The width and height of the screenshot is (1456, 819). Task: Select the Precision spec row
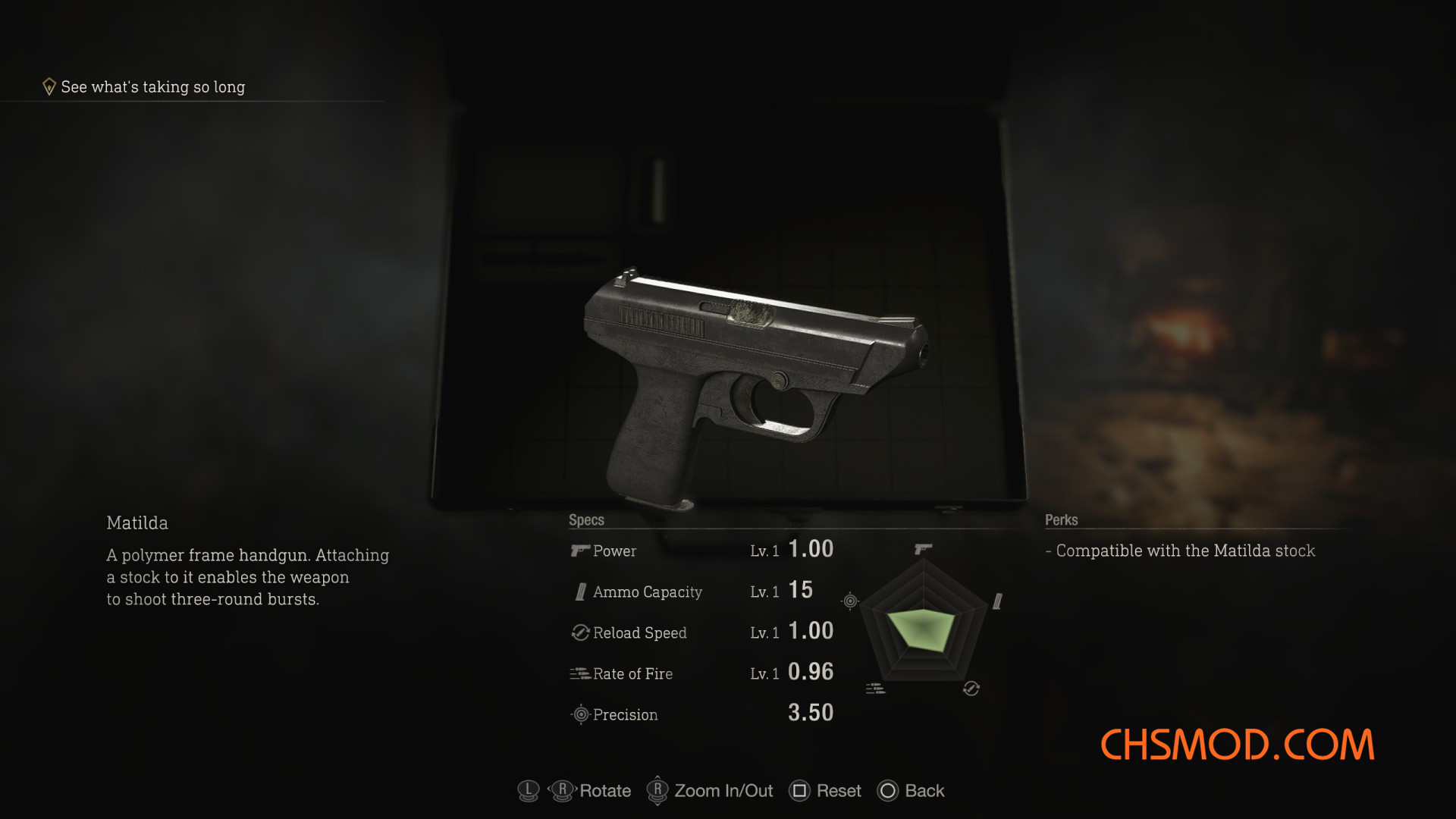[701, 714]
